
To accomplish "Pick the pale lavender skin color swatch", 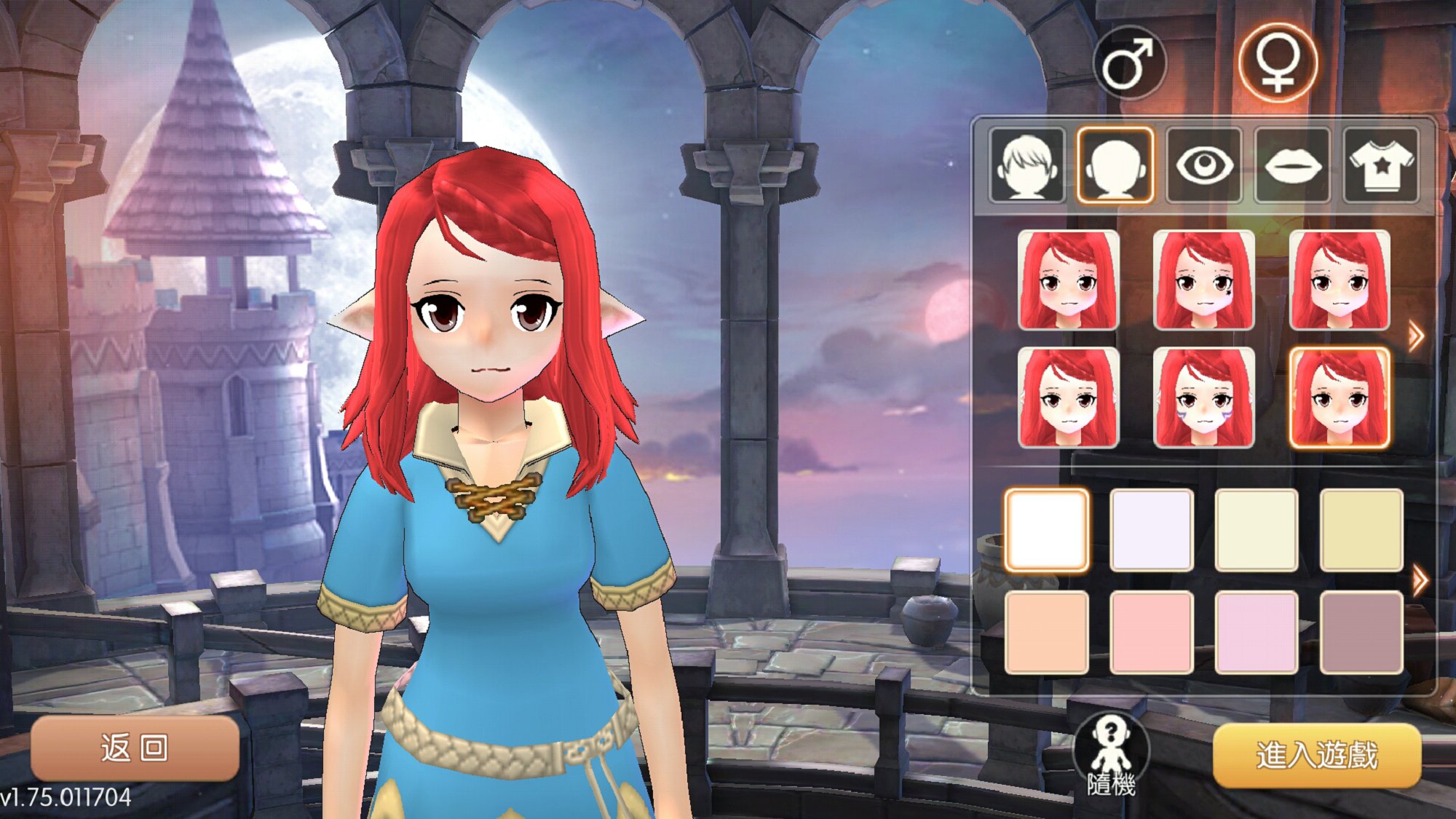I will point(1152,529).
